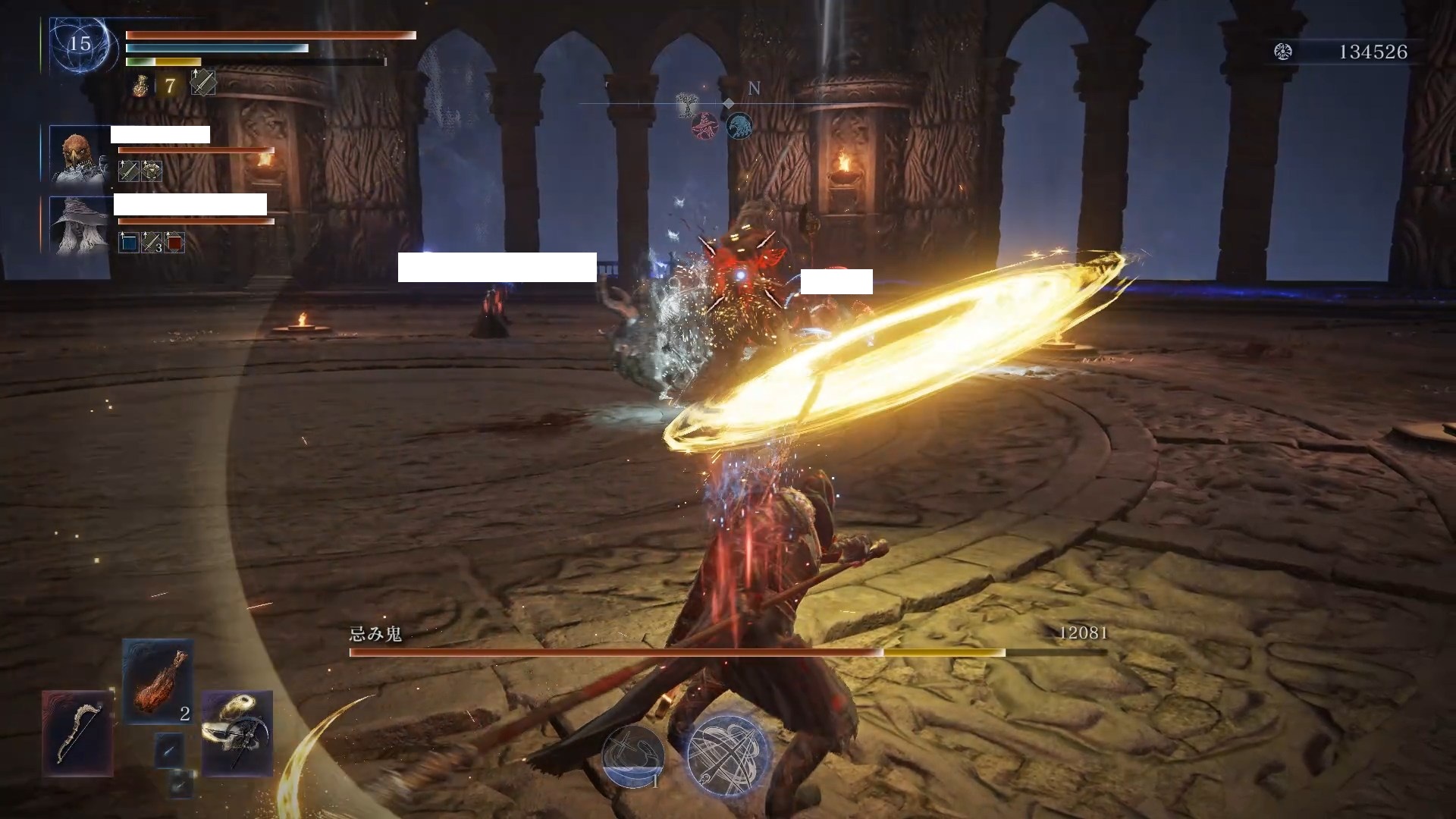The image size is (1456, 819).
Task: Click the rune currency icon
Action: pos(1283,52)
